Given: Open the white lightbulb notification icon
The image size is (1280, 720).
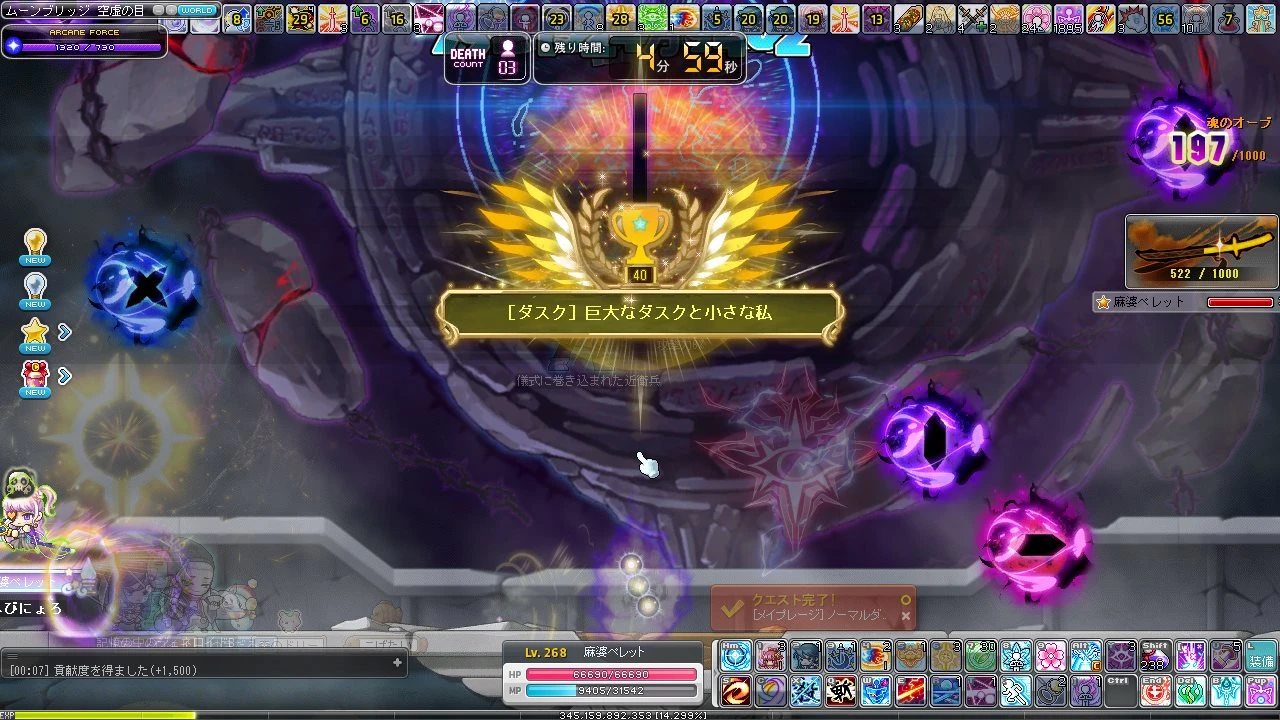Looking at the screenshot, I should pyautogui.click(x=36, y=288).
